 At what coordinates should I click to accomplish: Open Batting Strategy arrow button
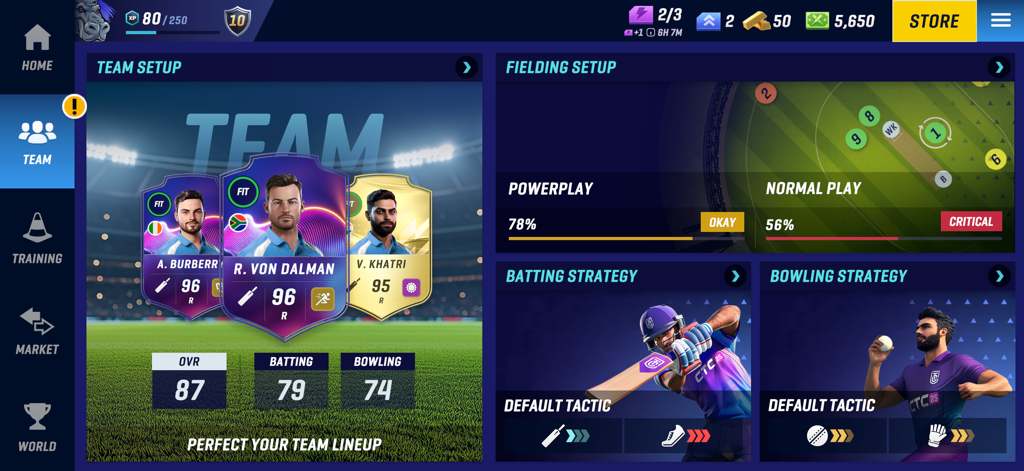pos(735,277)
